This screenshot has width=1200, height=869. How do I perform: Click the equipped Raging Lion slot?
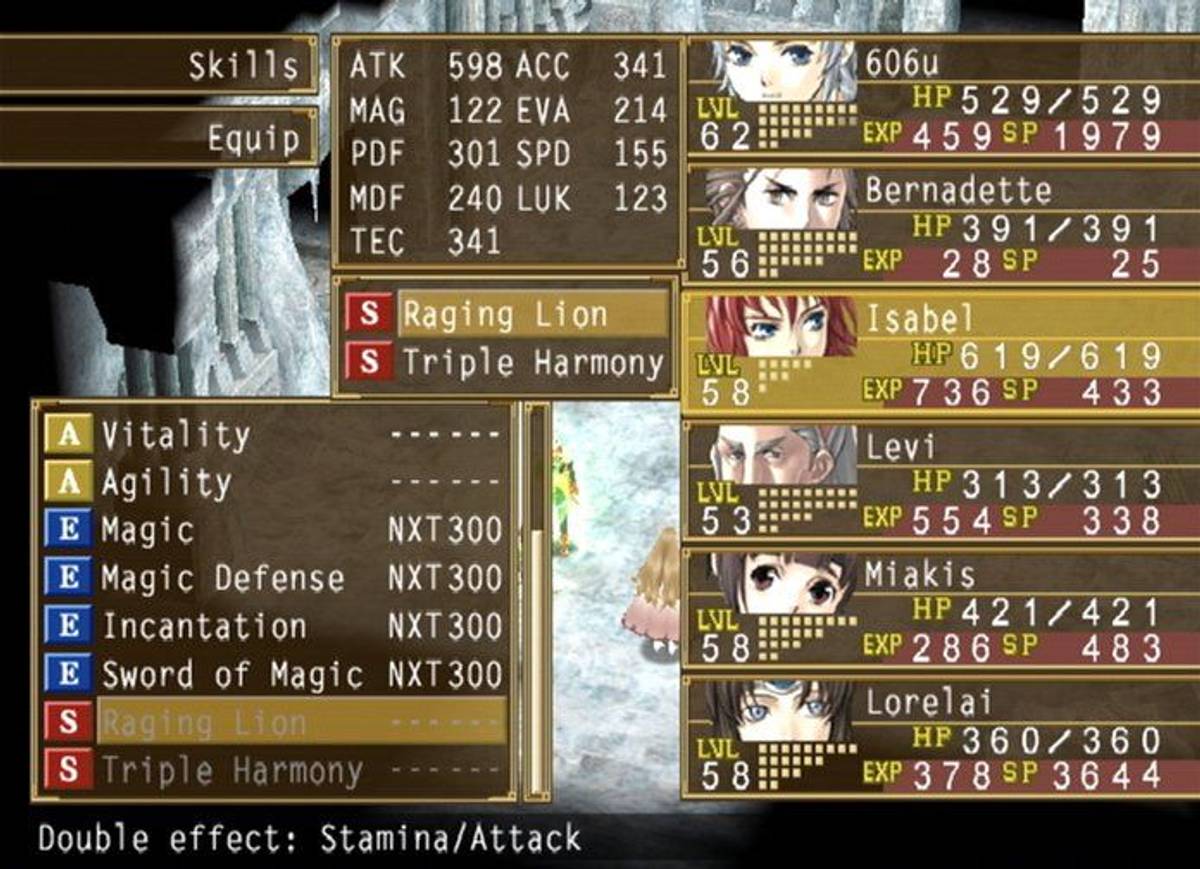[x=505, y=314]
